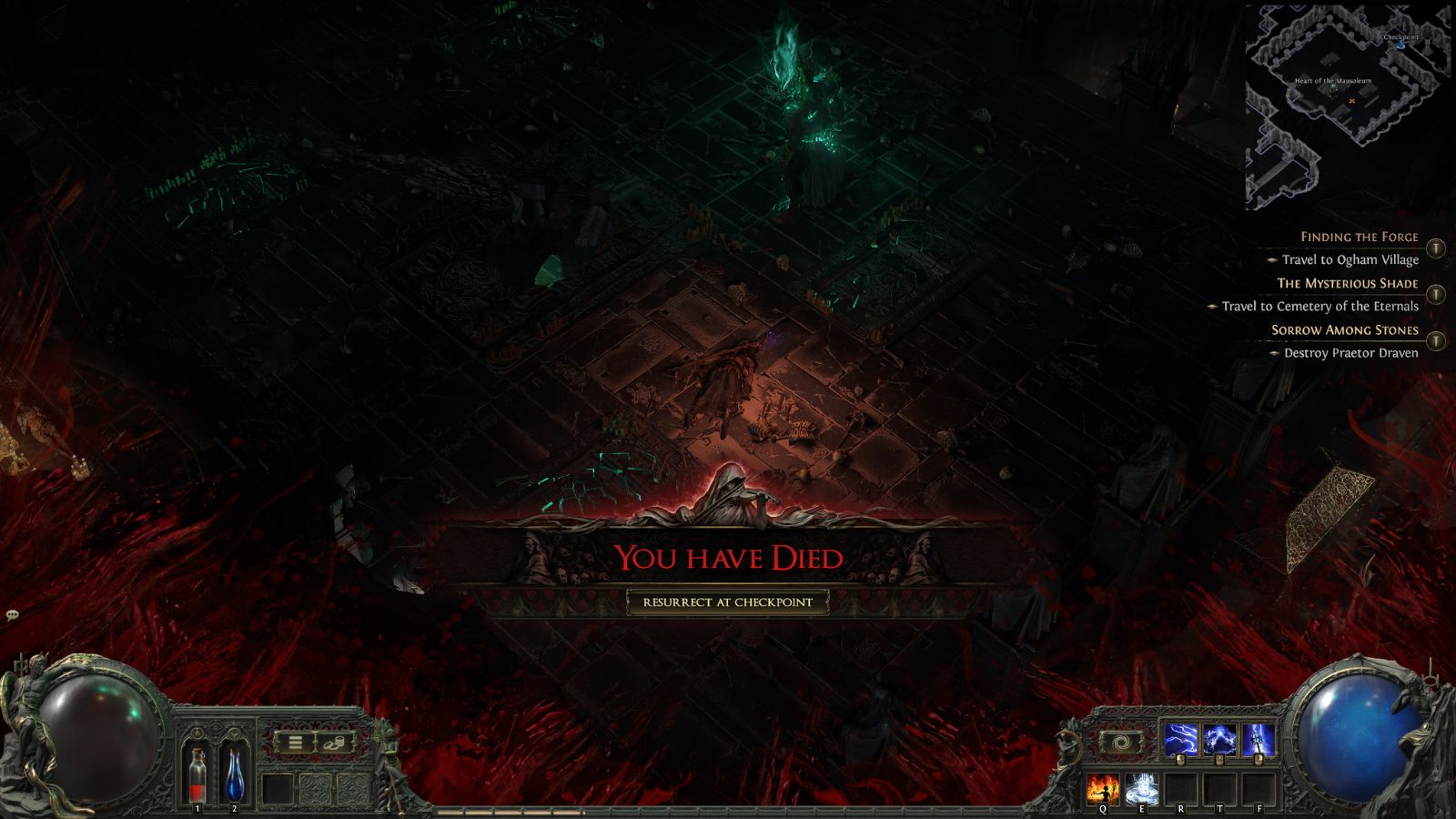1456x819 pixels.
Task: Select the lightning storm skill on middle mouse
Action: (1219, 739)
